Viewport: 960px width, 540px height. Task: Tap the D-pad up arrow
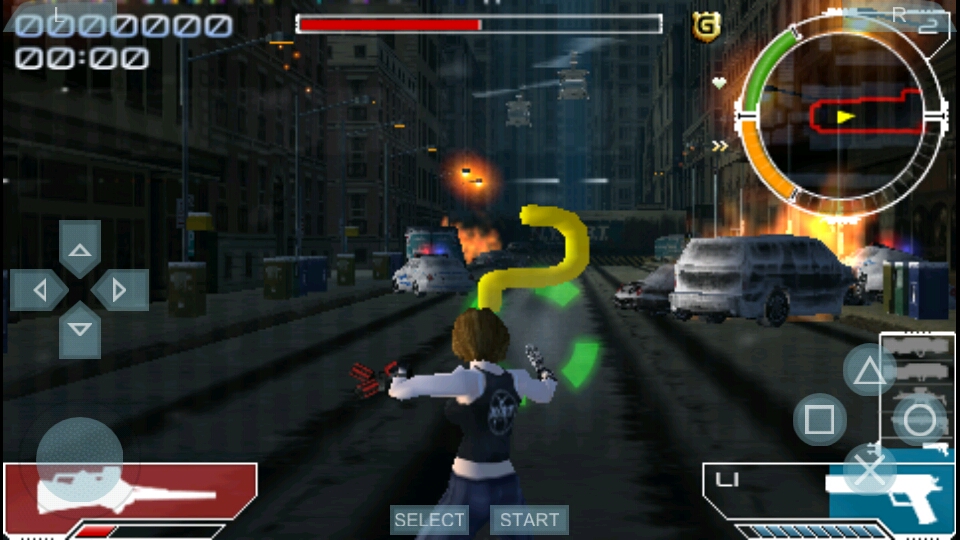click(80, 249)
